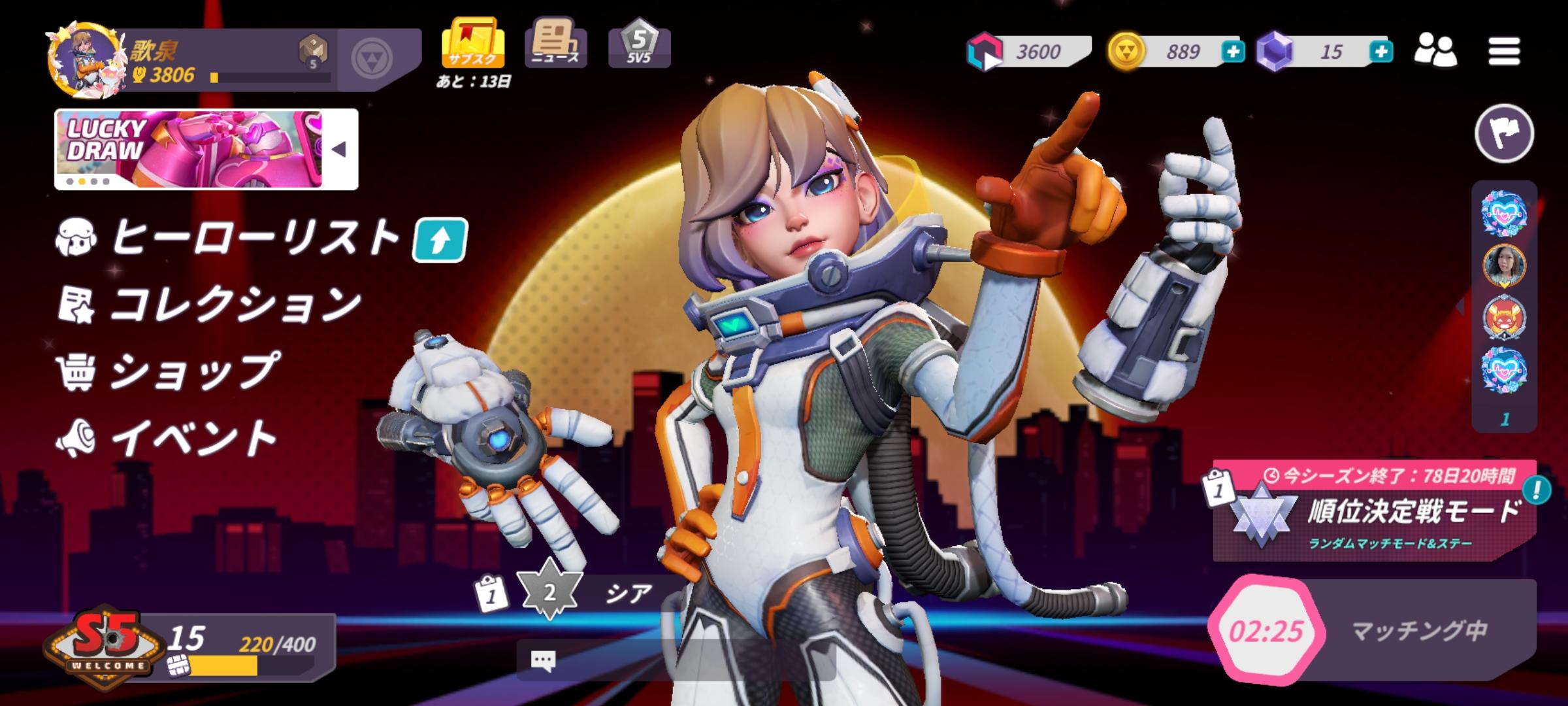Open the ニュース news icon
This screenshot has width=1568, height=706.
555,43
